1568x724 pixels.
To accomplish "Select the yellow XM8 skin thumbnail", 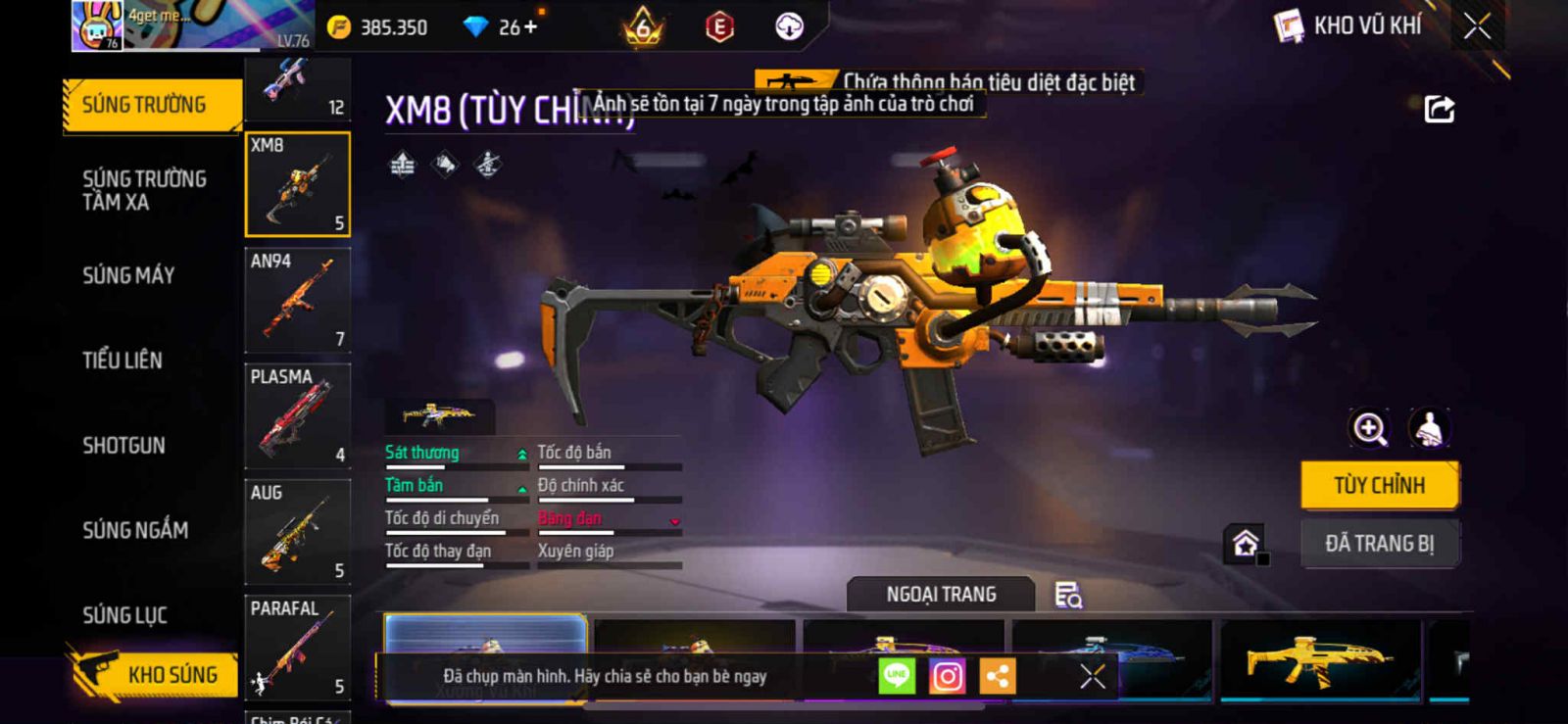I will tap(1319, 659).
